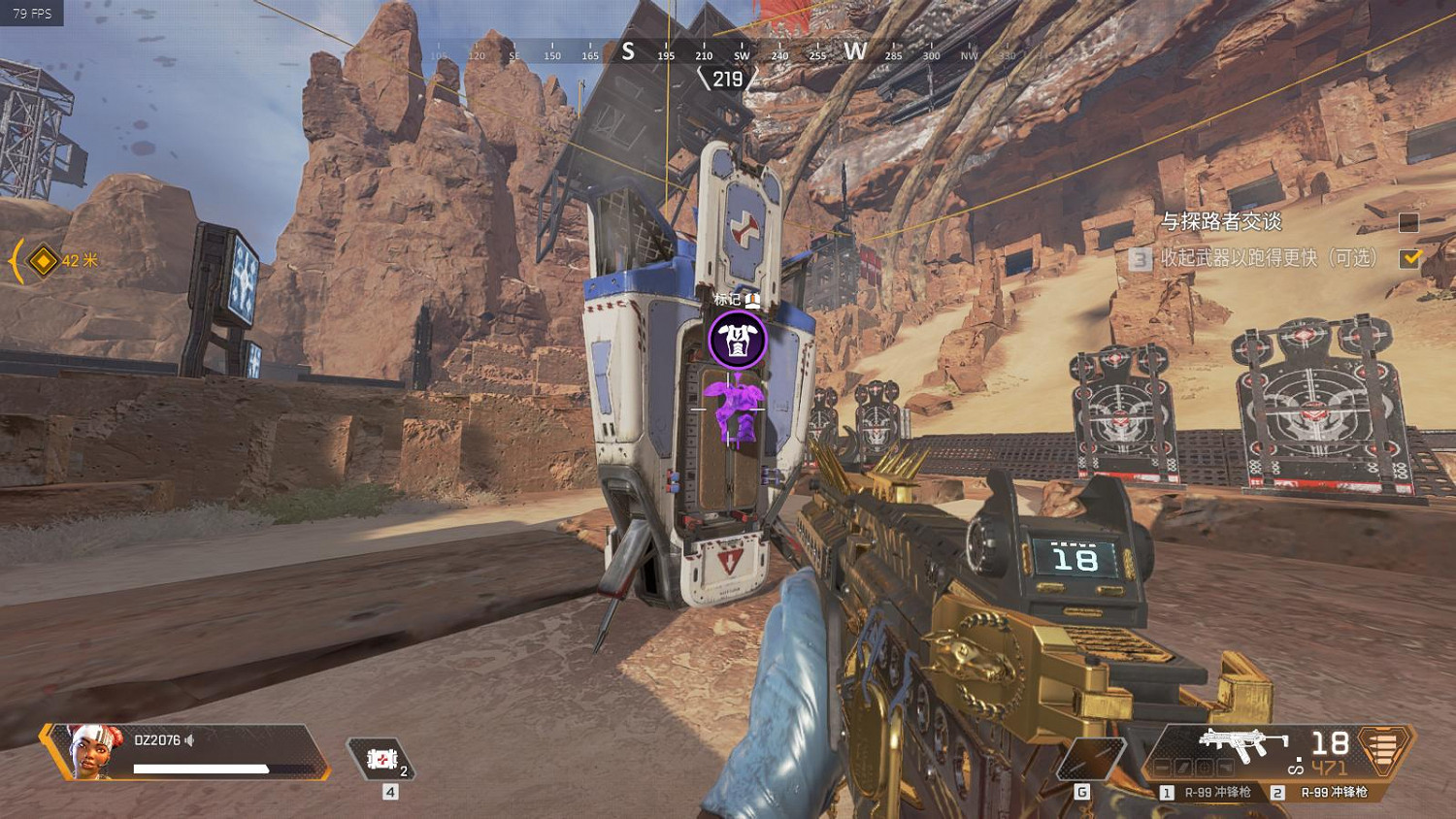Screen dimensions: 1456x819
Task: Toggle the checked 收起武器 objective checkbox
Action: click(x=1409, y=258)
